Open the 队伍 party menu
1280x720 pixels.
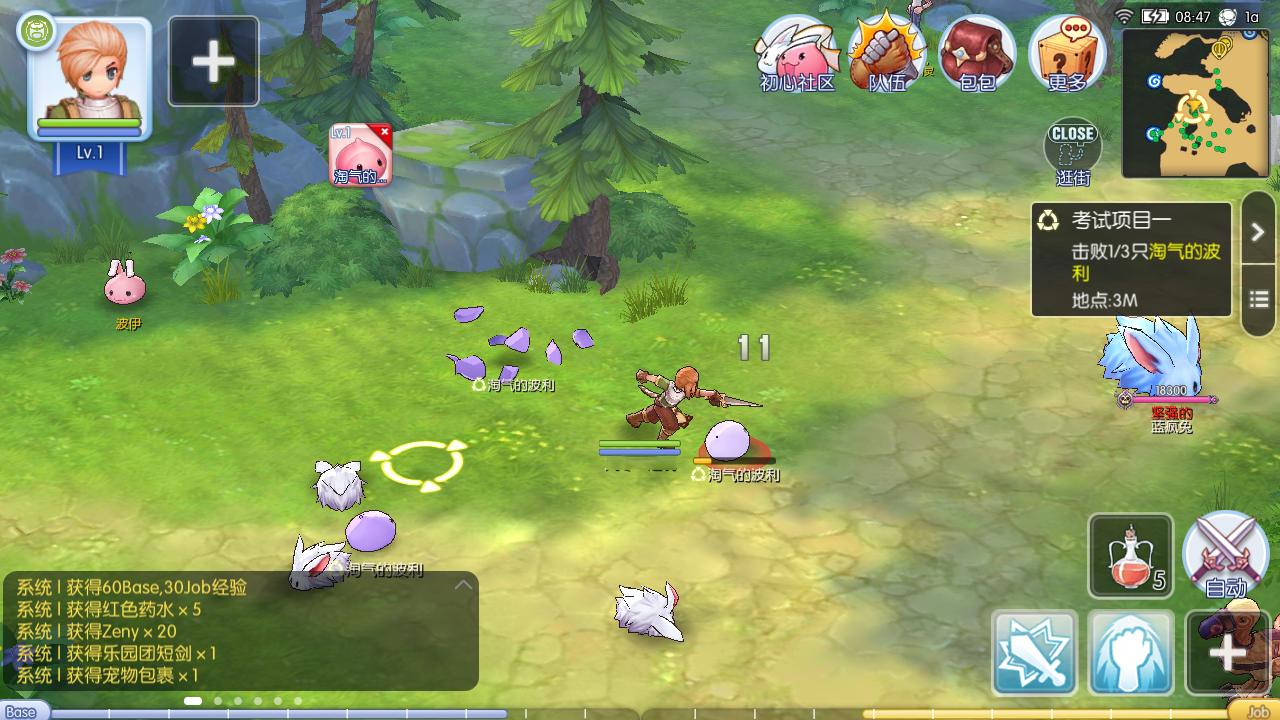coord(886,54)
